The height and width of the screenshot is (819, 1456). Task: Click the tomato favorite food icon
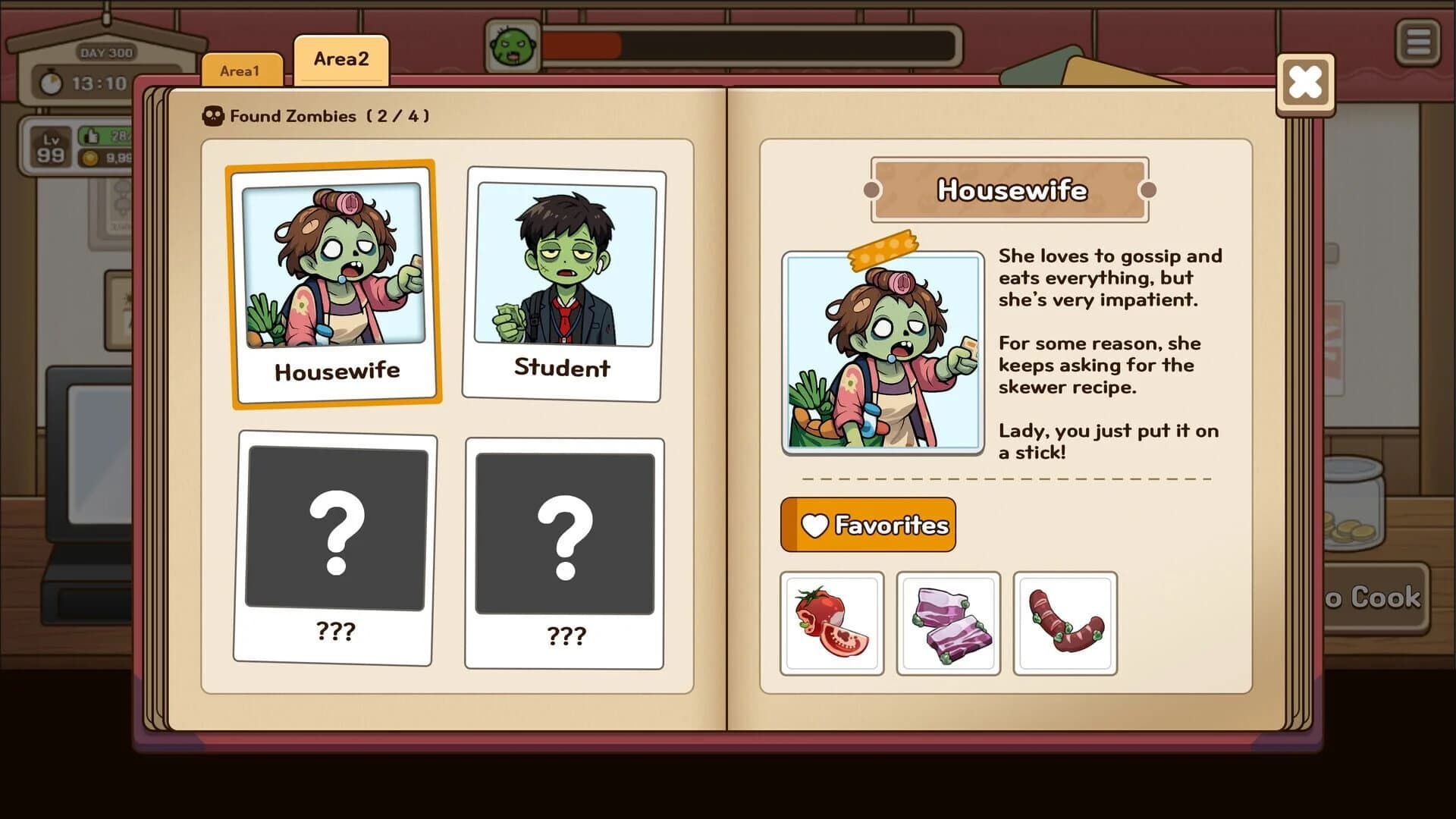tap(832, 623)
